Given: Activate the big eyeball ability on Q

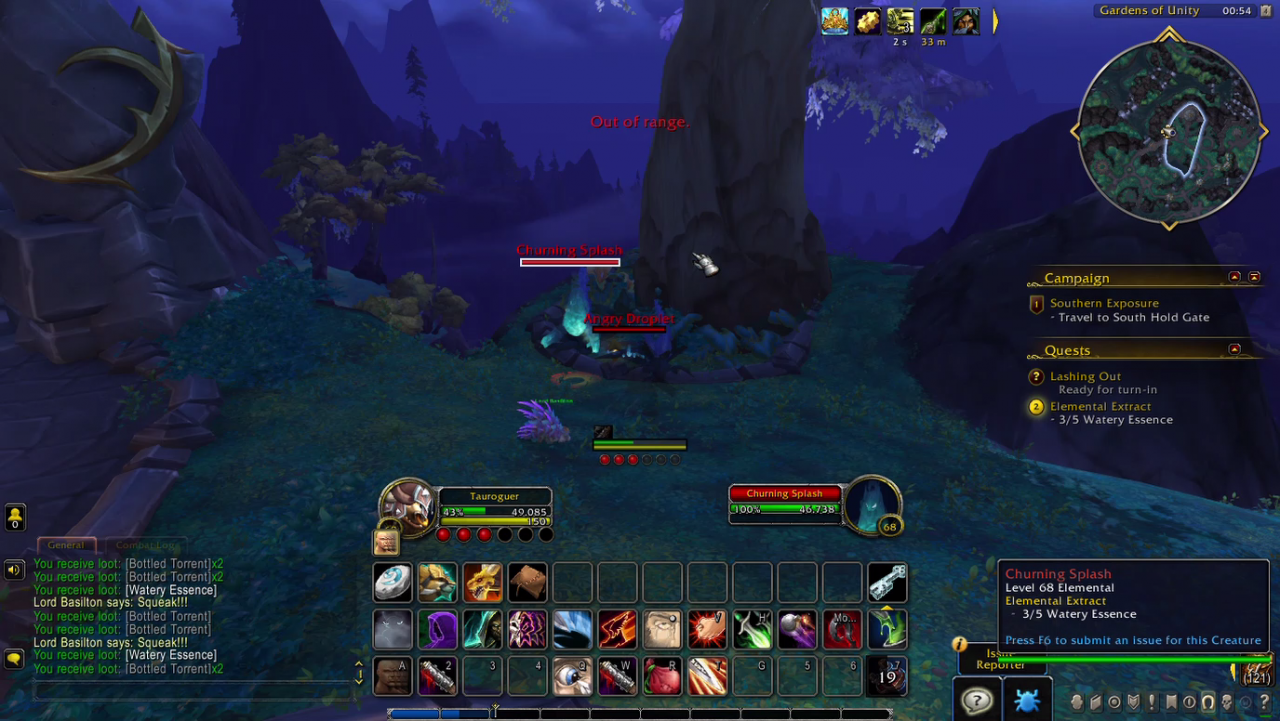Looking at the screenshot, I should tap(572, 677).
